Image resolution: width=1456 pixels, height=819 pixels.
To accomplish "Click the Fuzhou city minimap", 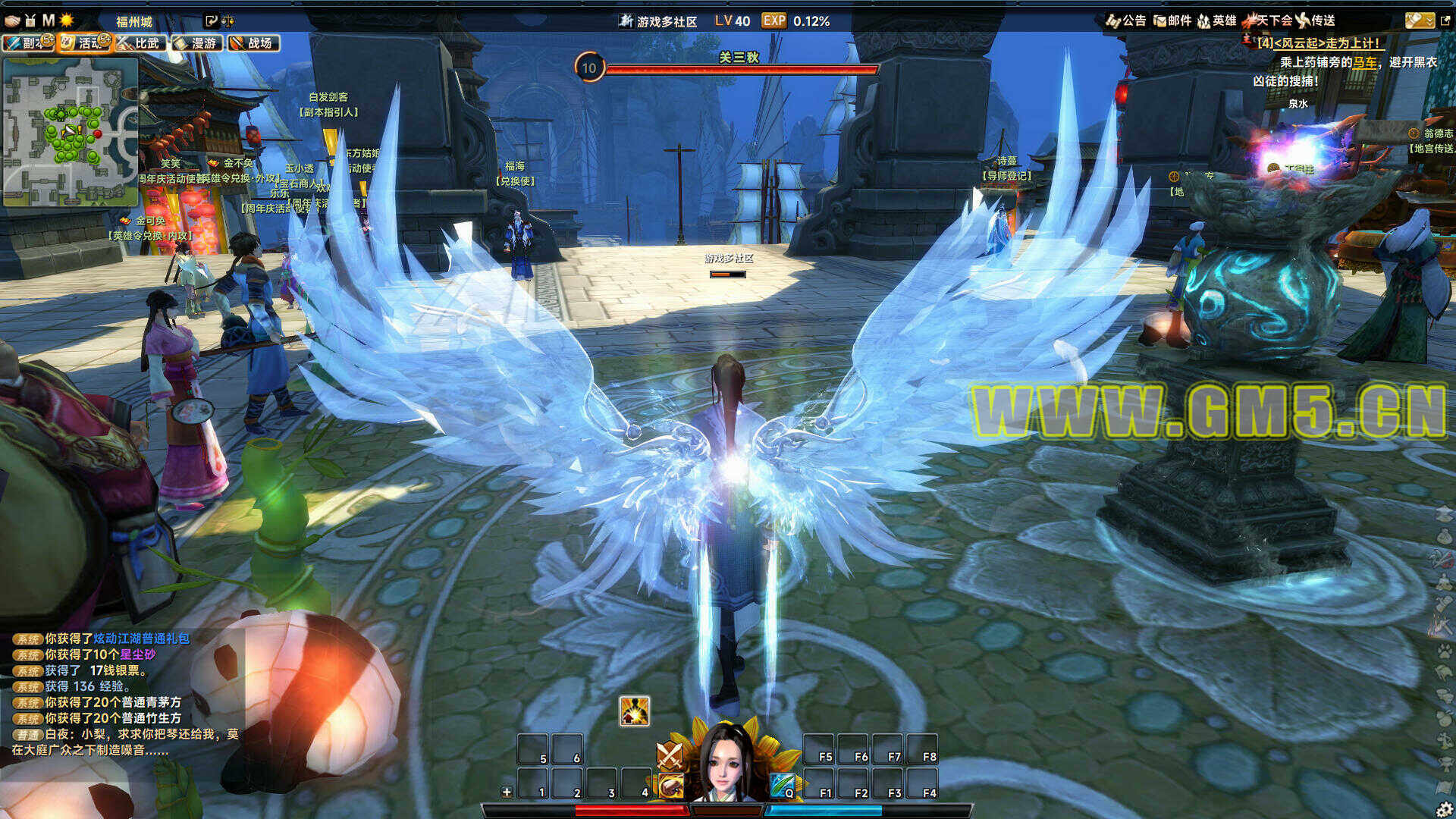I will pos(71,132).
